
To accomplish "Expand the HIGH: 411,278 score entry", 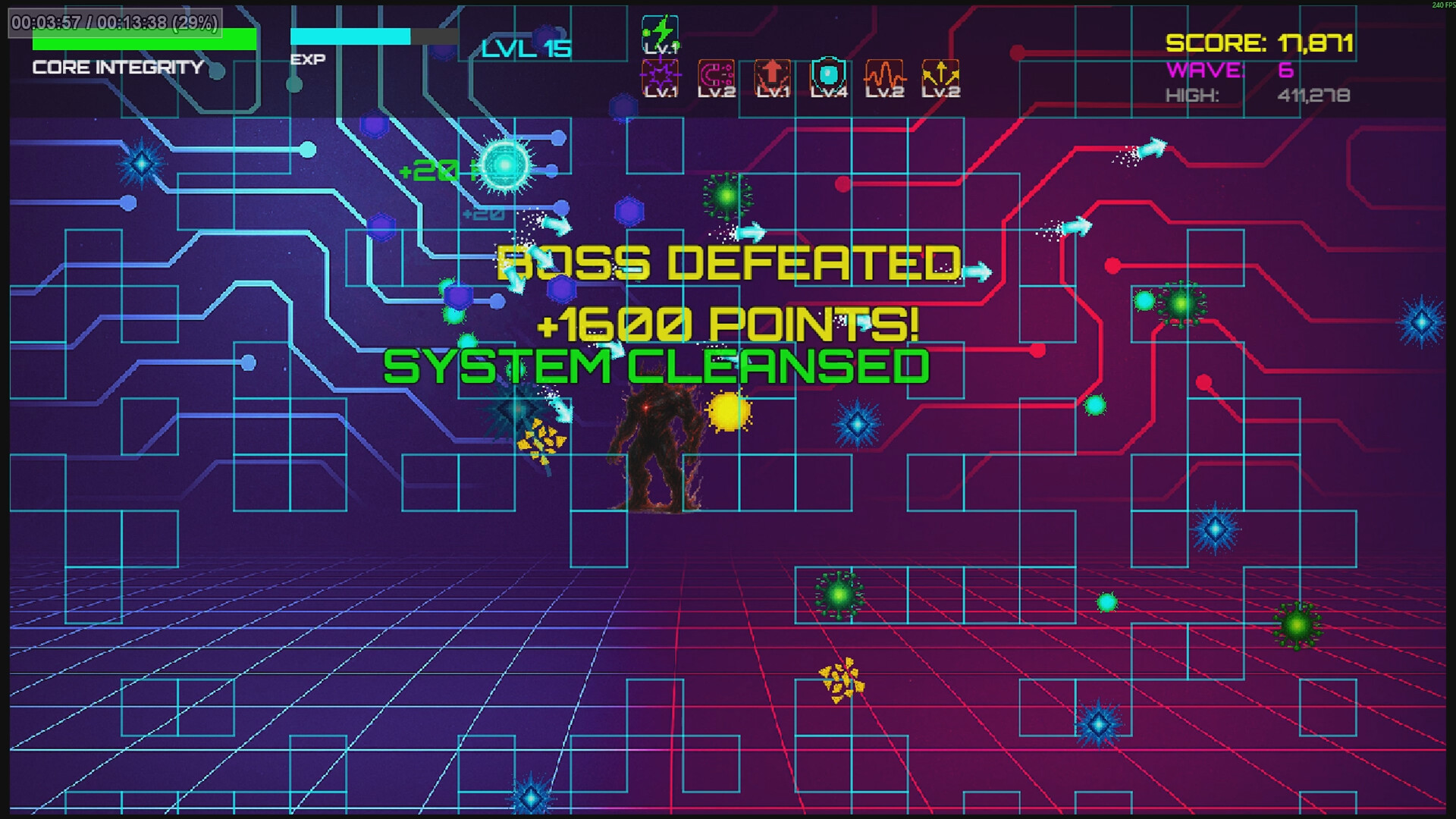I will coord(1259,96).
